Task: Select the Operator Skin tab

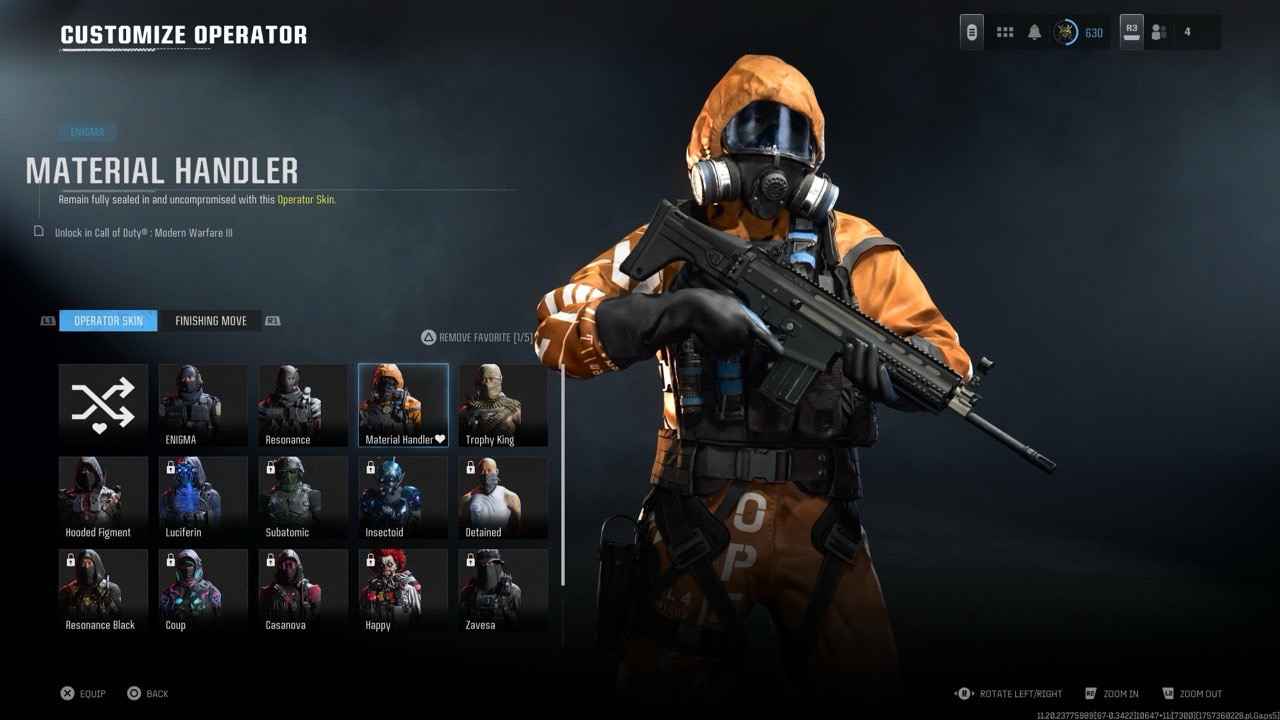Action: click(x=108, y=321)
